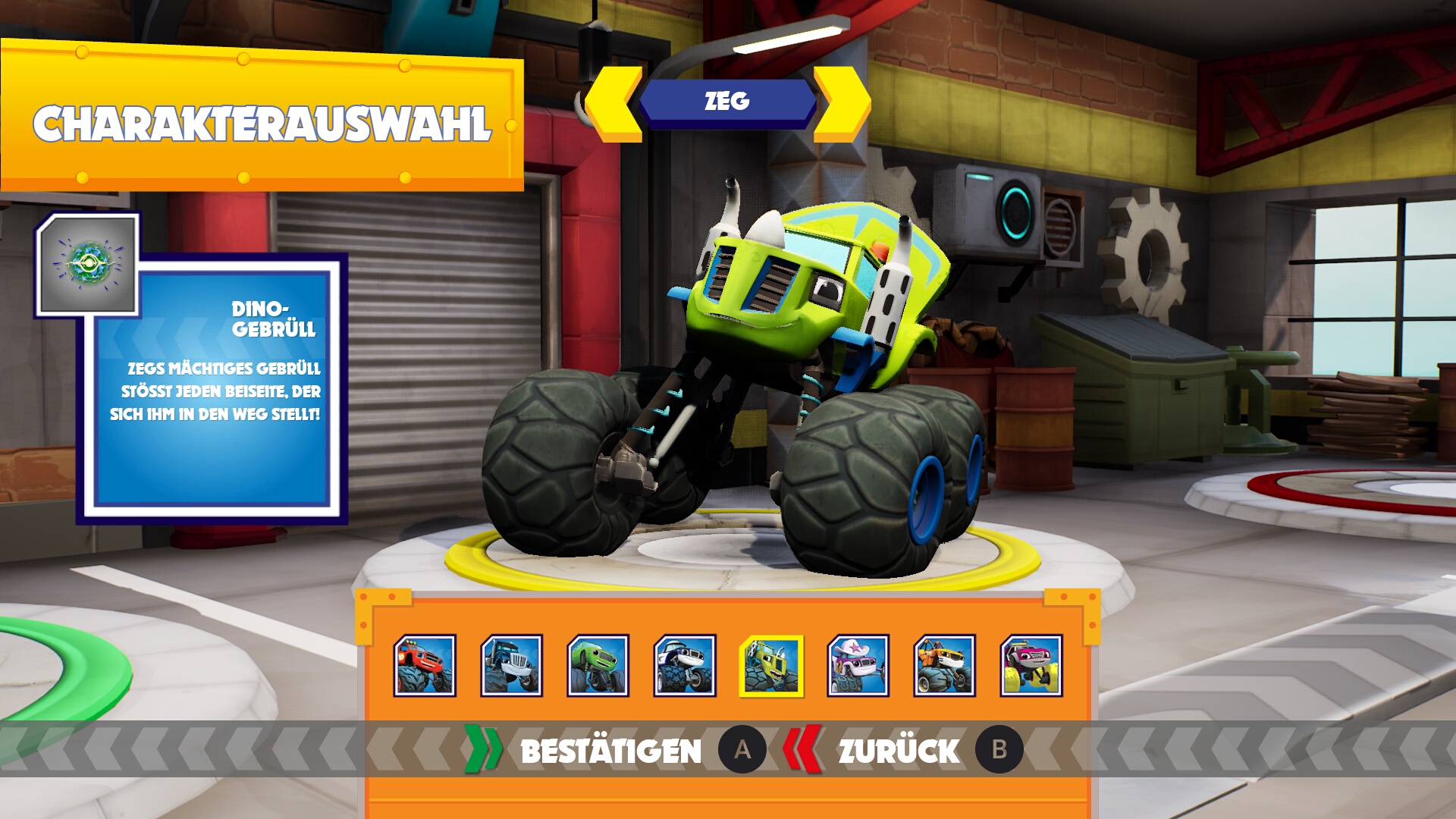Pick the pink truck Watts portrait
Viewport: 1456px width, 819px height.
pos(1031,666)
